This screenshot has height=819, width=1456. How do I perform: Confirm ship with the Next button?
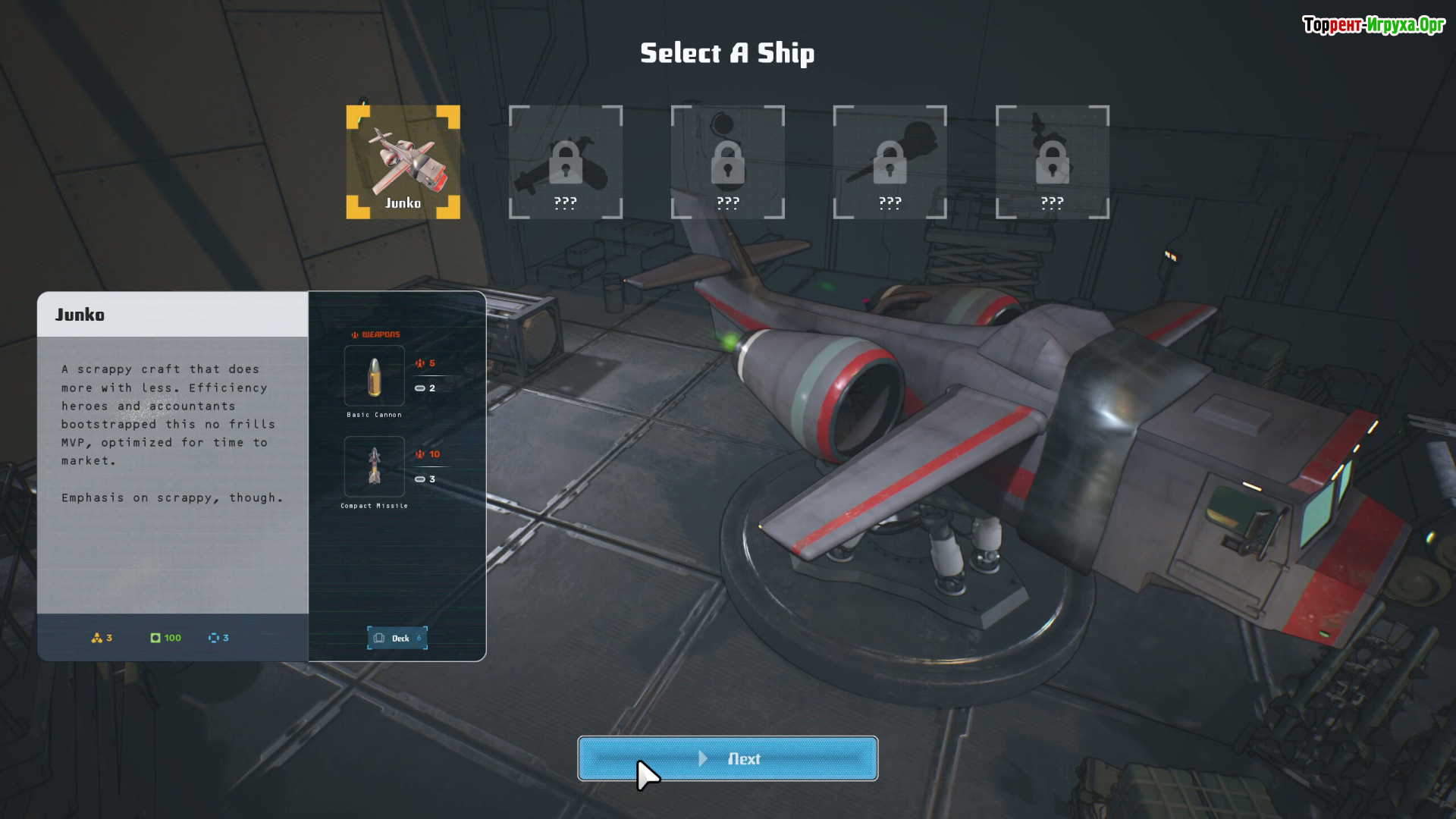(727, 758)
